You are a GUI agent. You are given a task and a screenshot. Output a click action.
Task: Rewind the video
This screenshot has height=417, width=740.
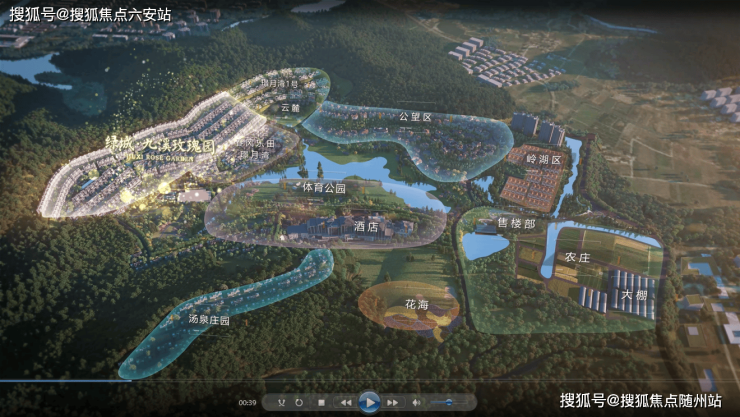pos(346,402)
